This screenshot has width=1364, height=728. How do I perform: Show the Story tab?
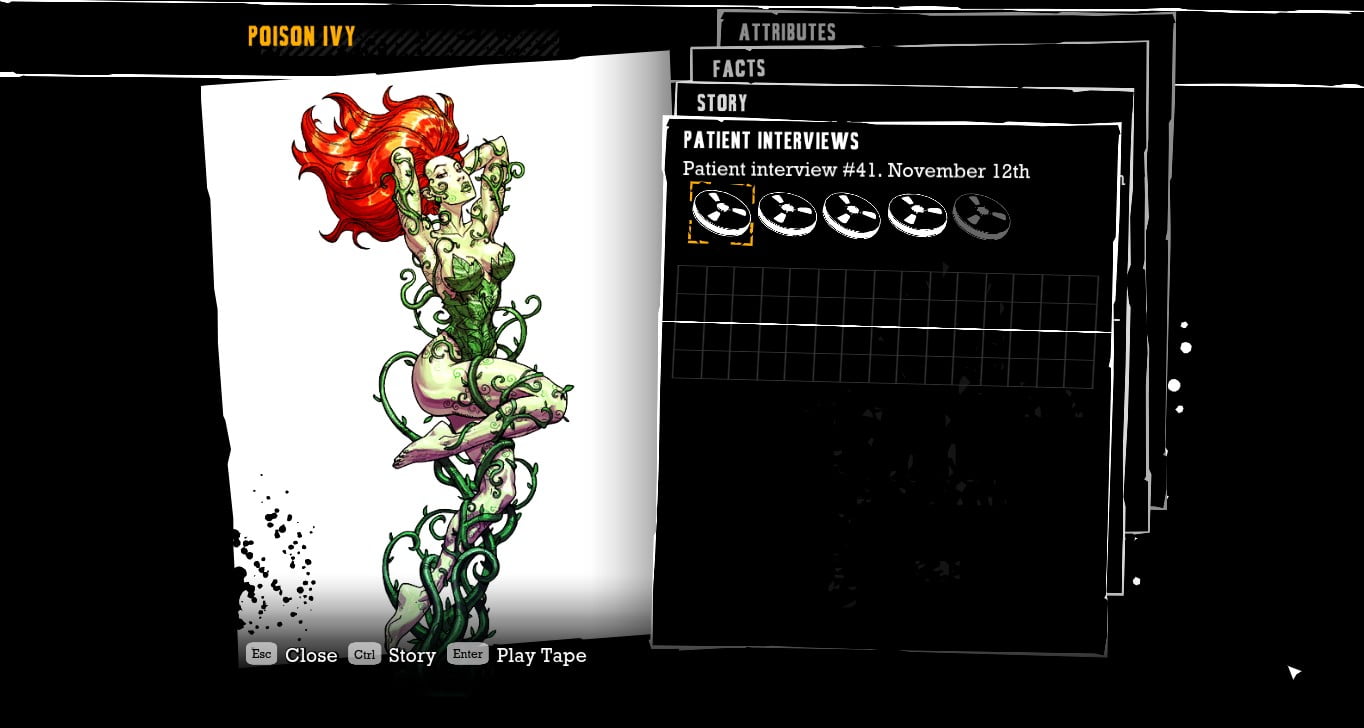coord(722,102)
